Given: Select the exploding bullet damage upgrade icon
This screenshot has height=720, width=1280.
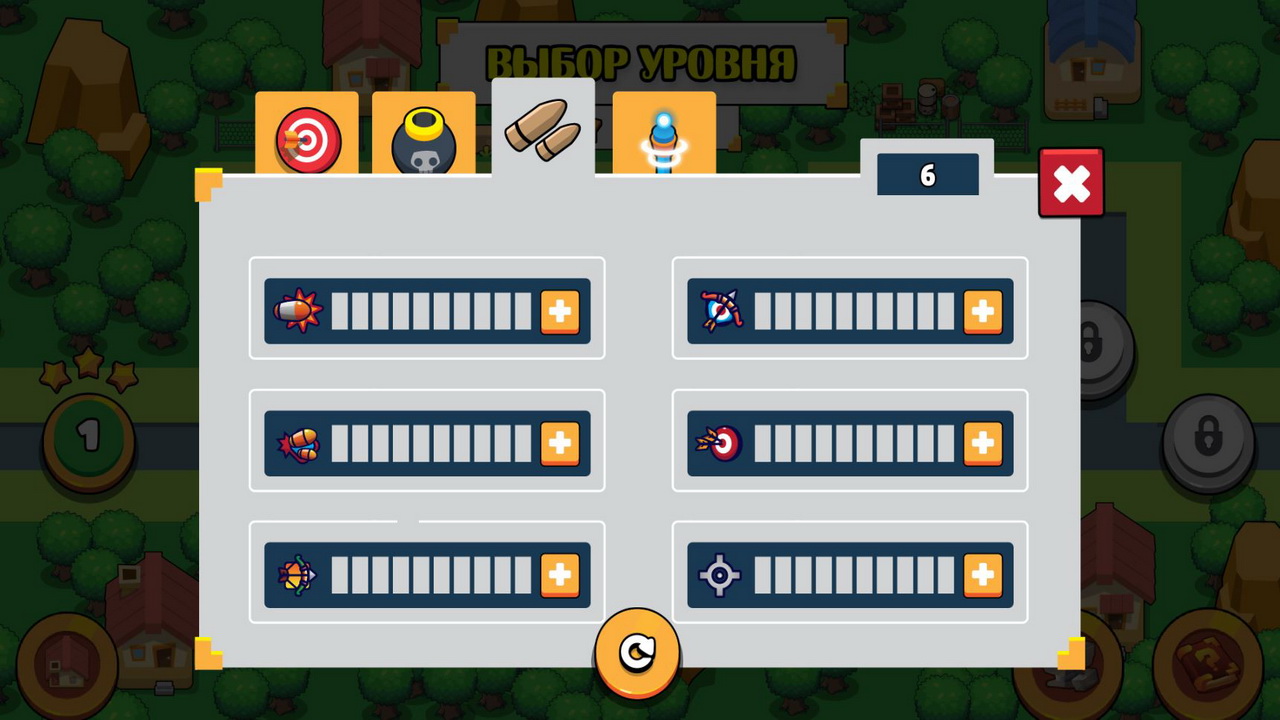Looking at the screenshot, I should coord(298,311).
